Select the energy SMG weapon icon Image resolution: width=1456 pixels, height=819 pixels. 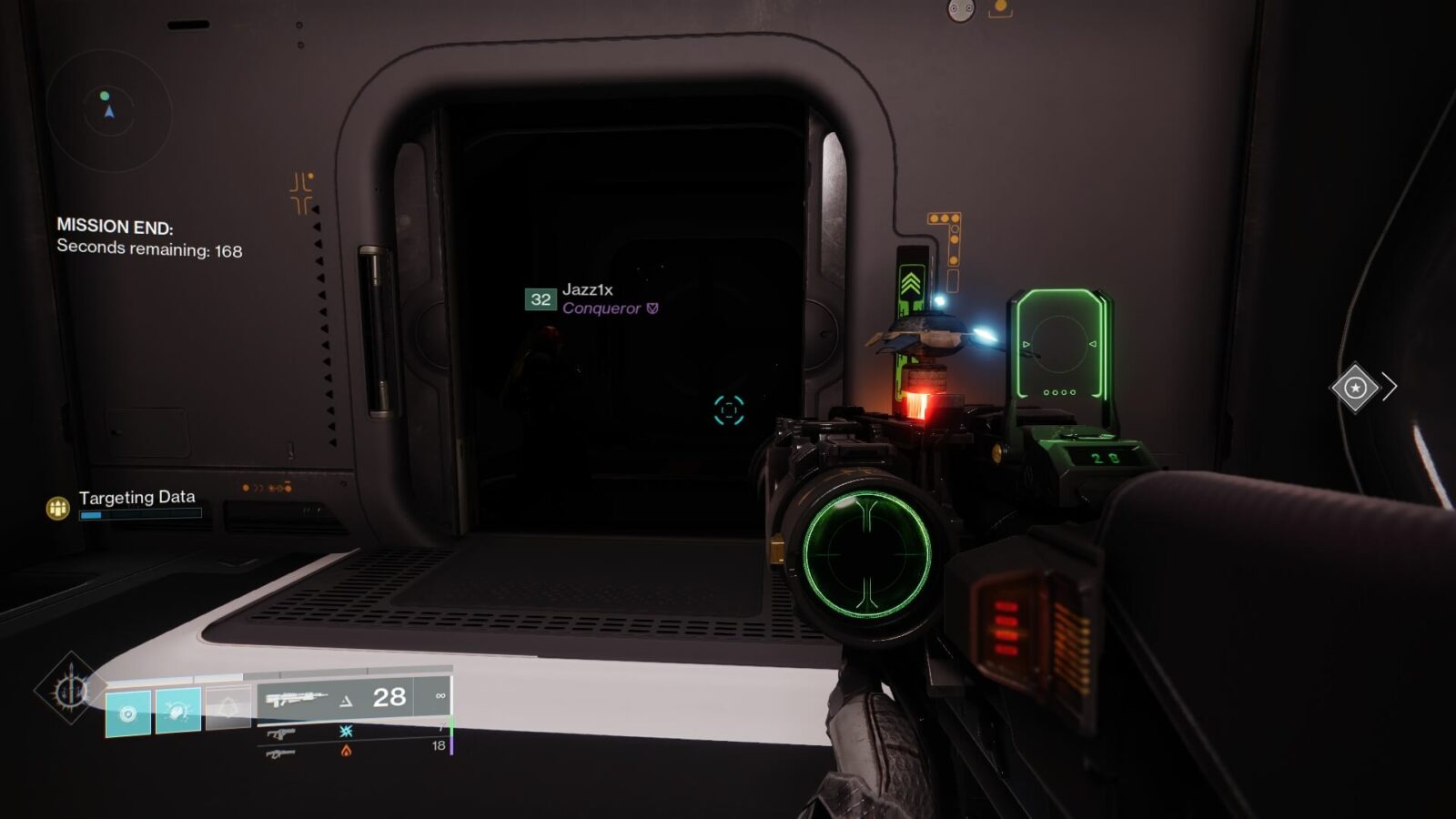tap(282, 734)
